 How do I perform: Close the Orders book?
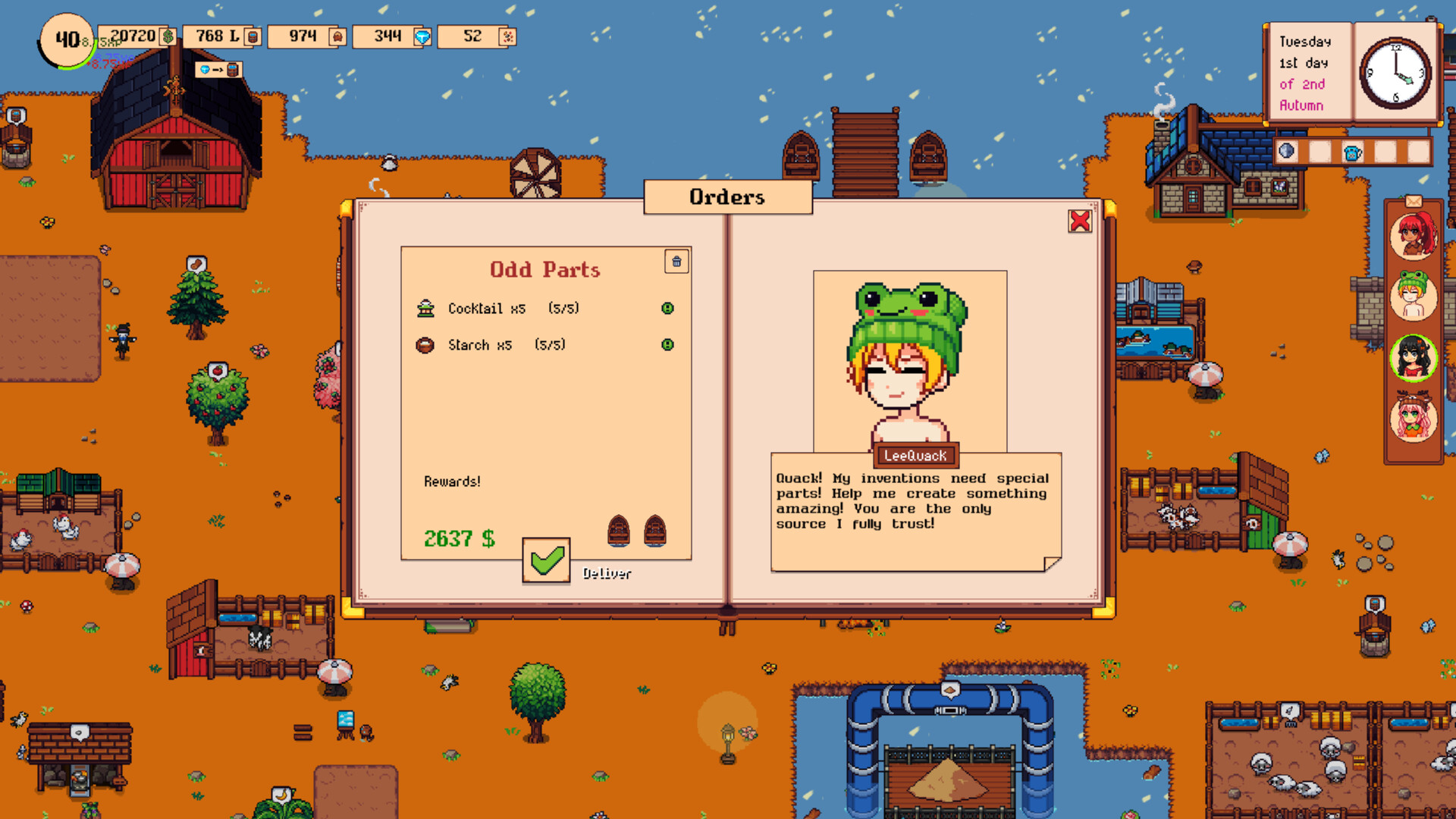point(1079,221)
